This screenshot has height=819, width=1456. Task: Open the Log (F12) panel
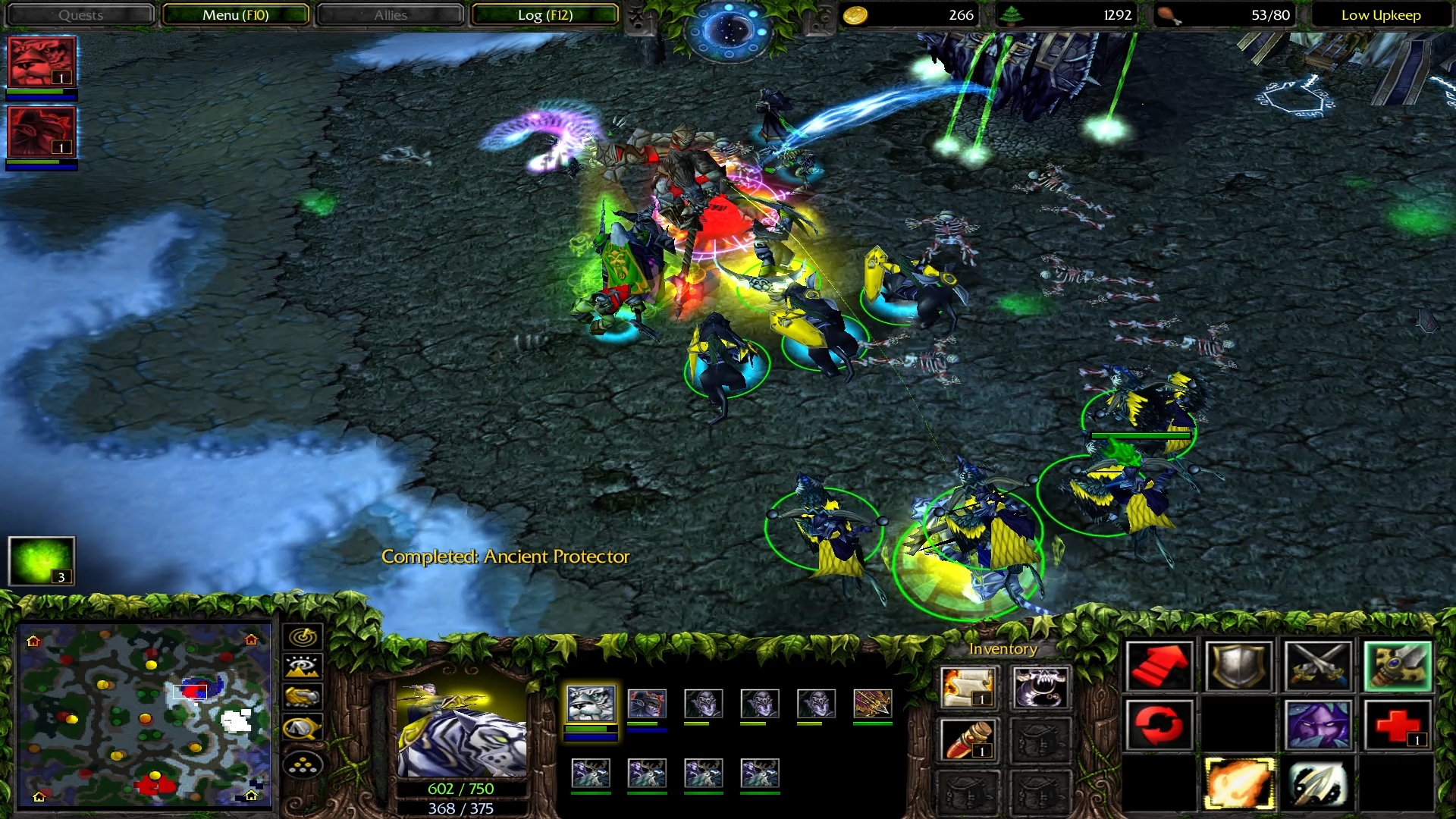(544, 15)
